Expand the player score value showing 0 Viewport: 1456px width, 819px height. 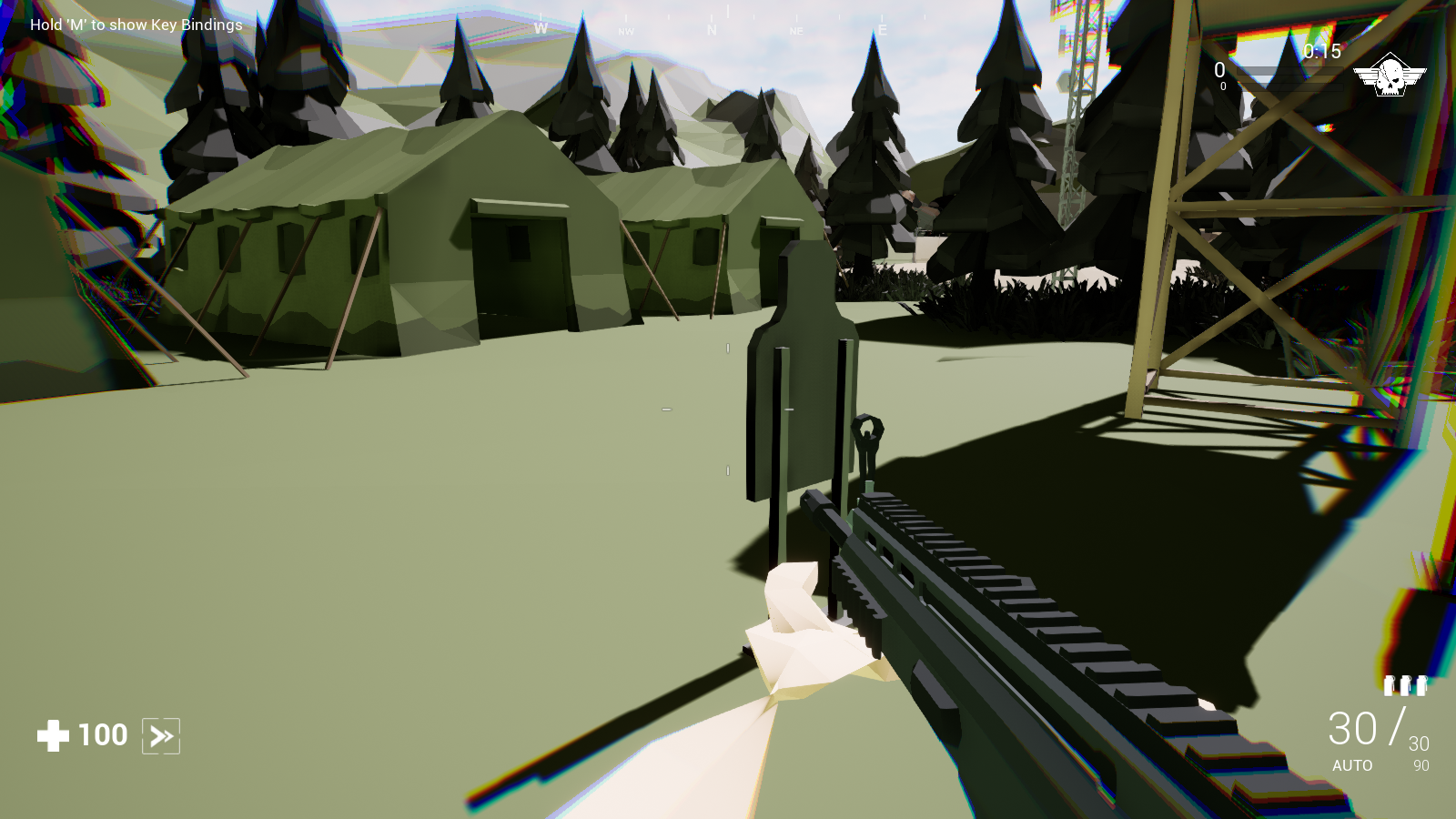click(1220, 68)
